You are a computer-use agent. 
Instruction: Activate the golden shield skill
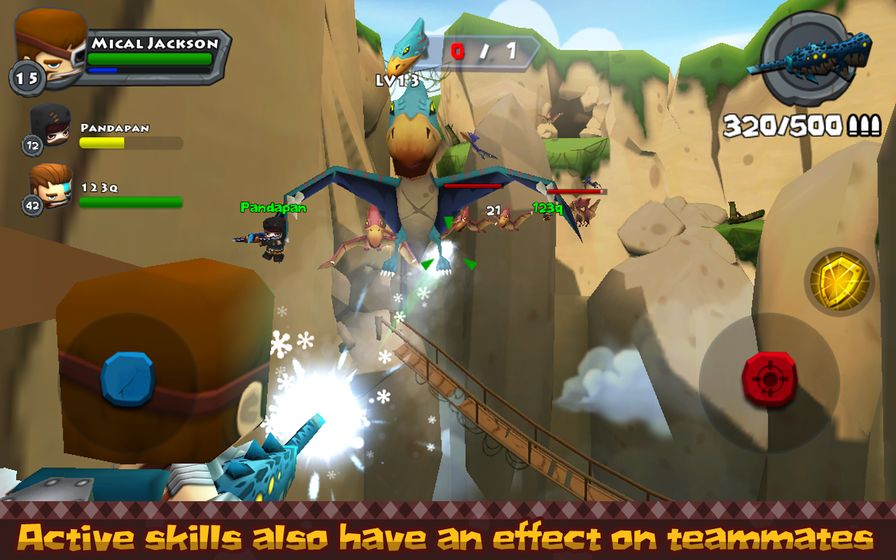pos(839,279)
